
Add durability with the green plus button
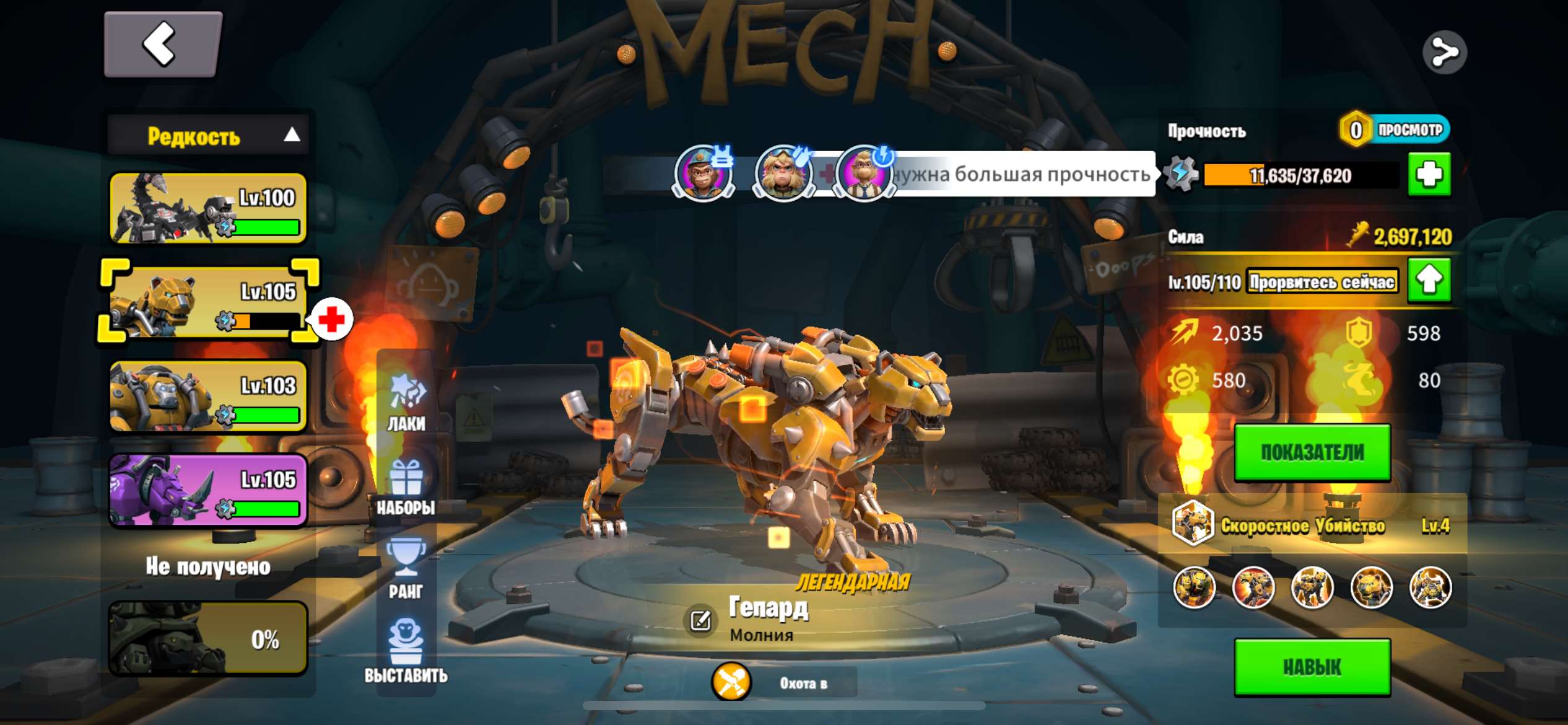point(1429,175)
